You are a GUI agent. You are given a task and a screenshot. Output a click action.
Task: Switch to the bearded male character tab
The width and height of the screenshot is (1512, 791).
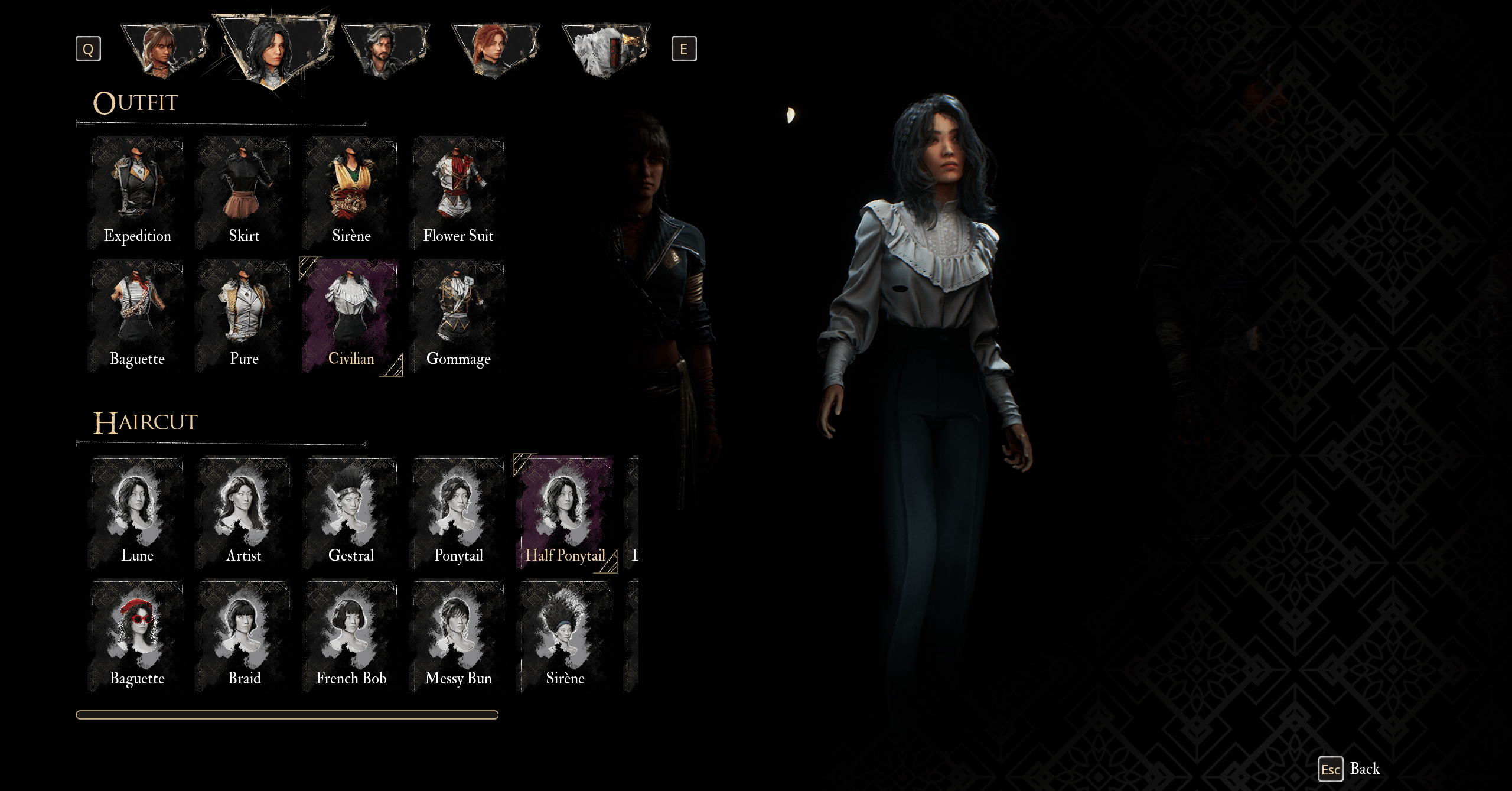point(385,51)
